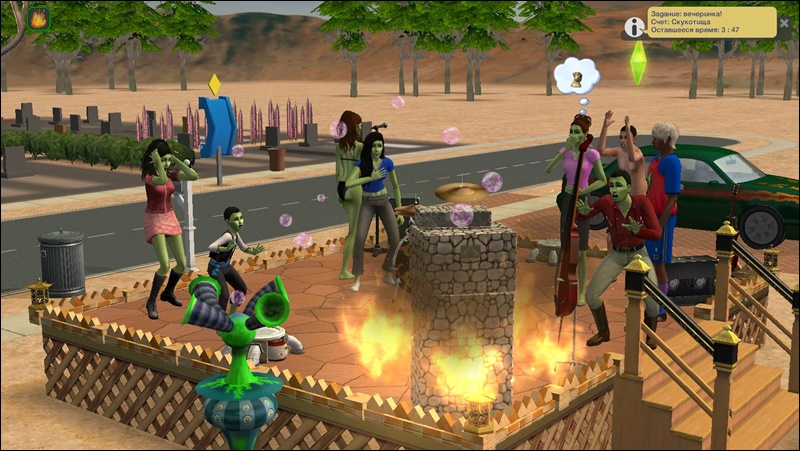800x451 pixels.
Task: Click the fire alert icon
Action: pos(39,18)
